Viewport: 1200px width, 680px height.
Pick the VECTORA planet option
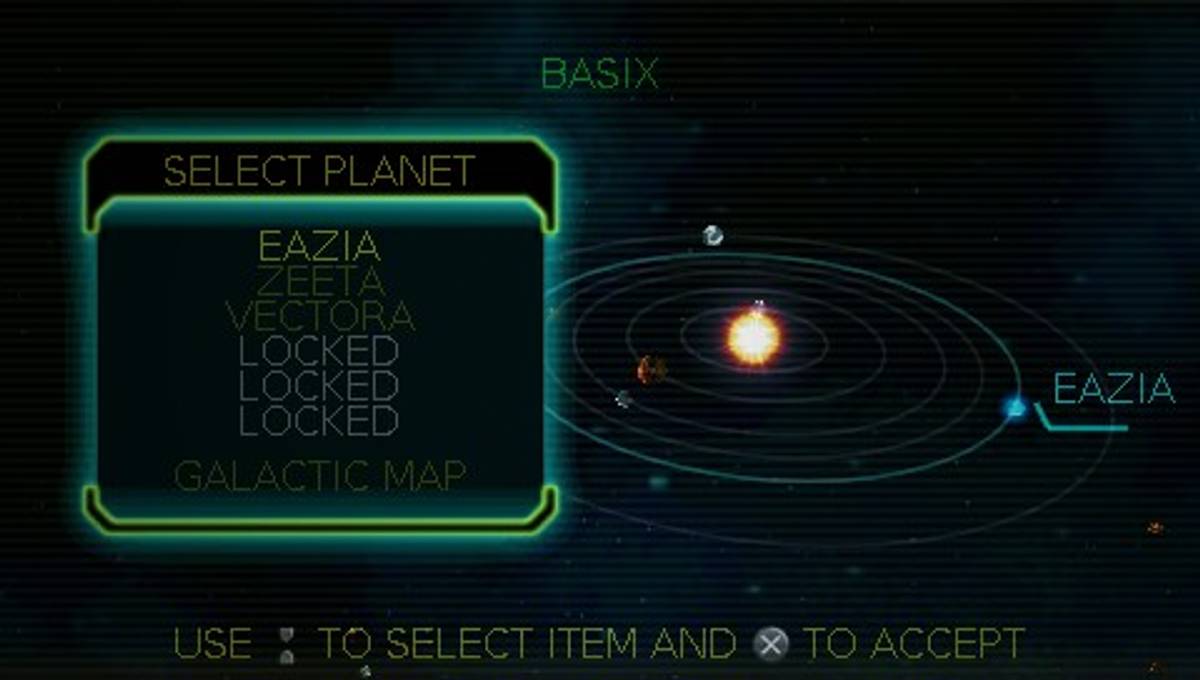click(320, 316)
